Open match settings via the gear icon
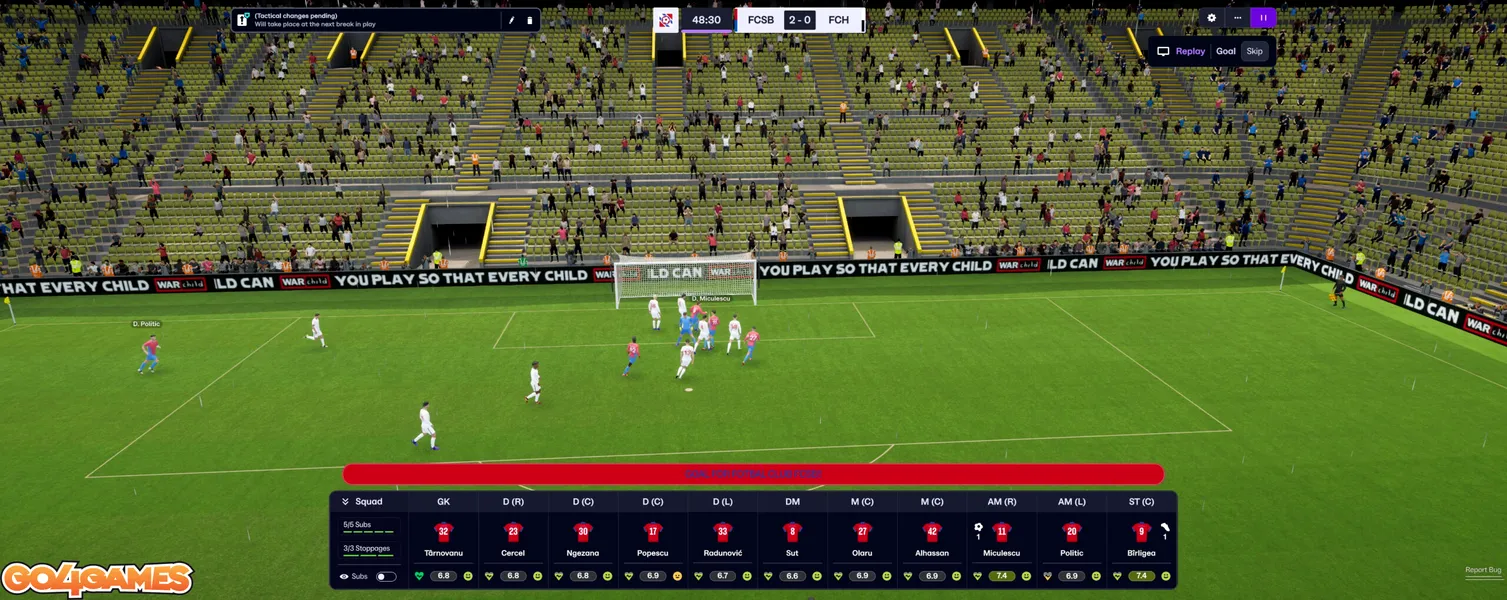The height and width of the screenshot is (600, 1507). click(x=1212, y=18)
